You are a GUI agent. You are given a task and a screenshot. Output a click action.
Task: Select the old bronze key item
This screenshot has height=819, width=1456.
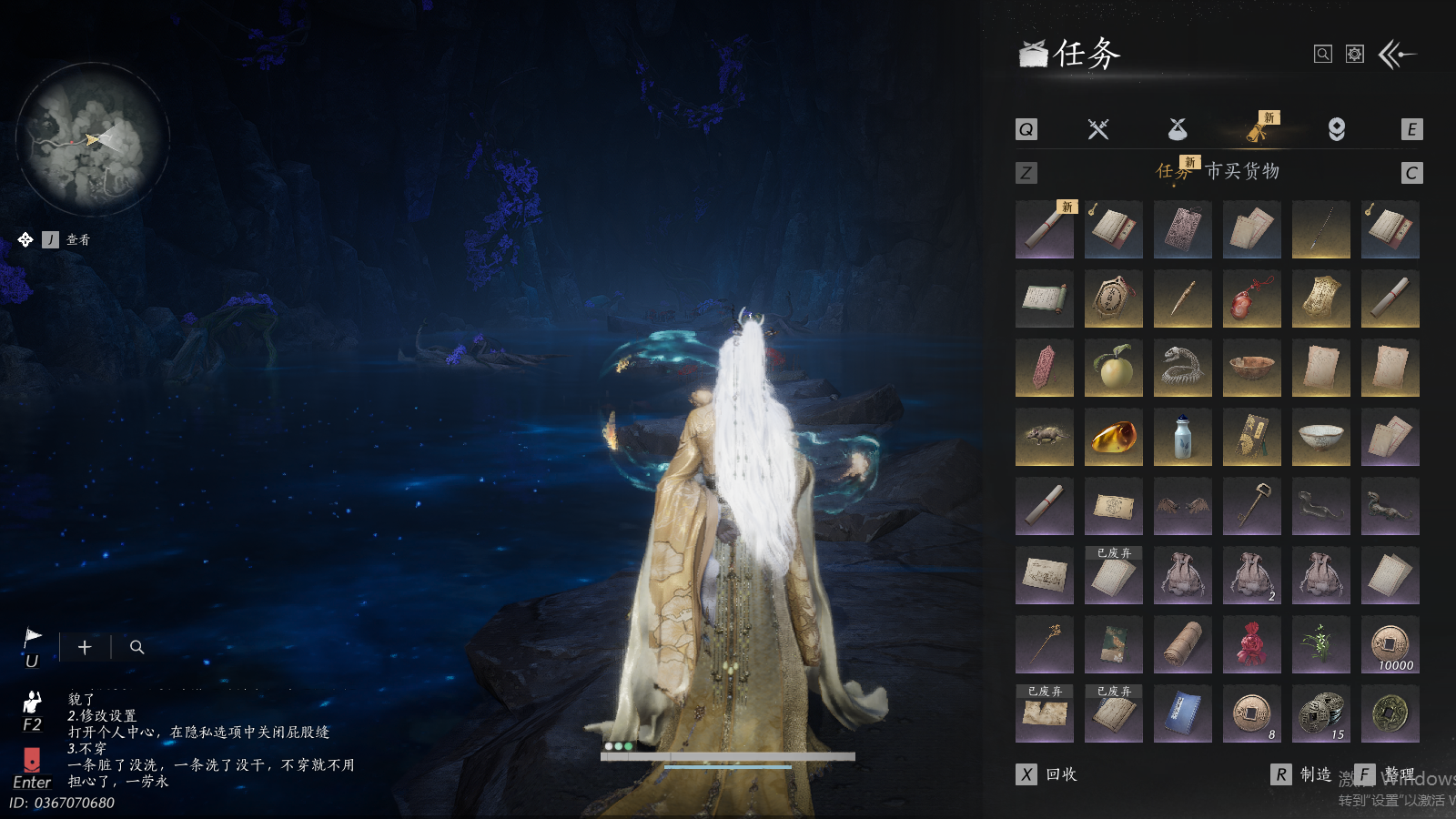pos(1251,506)
